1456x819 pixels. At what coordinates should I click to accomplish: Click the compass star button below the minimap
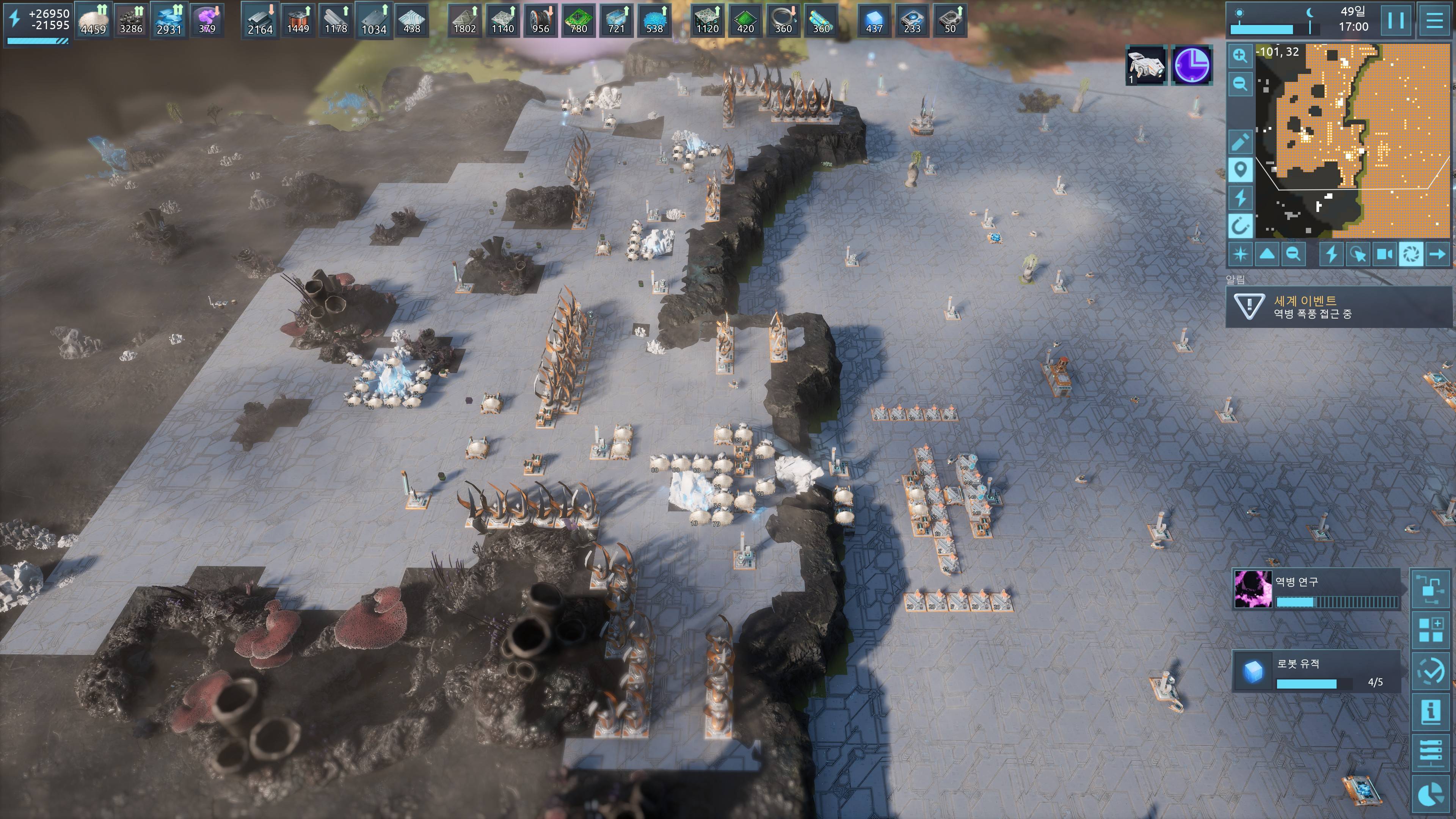(x=1241, y=254)
